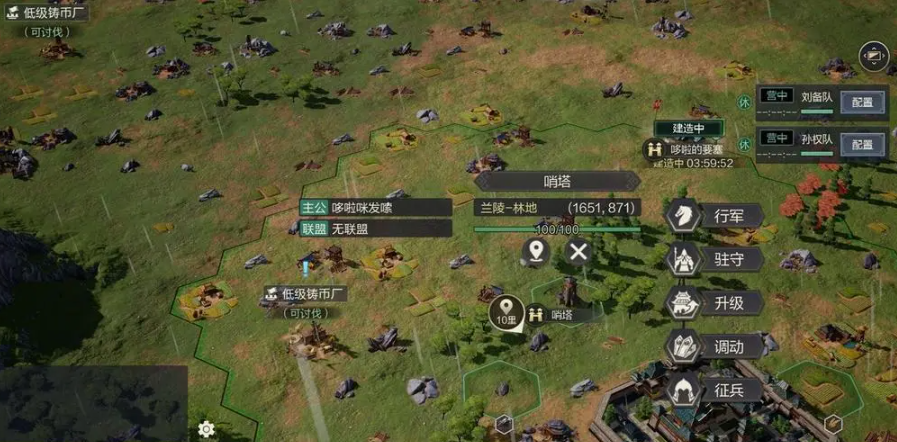Open 配置 for 孙权队

coord(862,143)
